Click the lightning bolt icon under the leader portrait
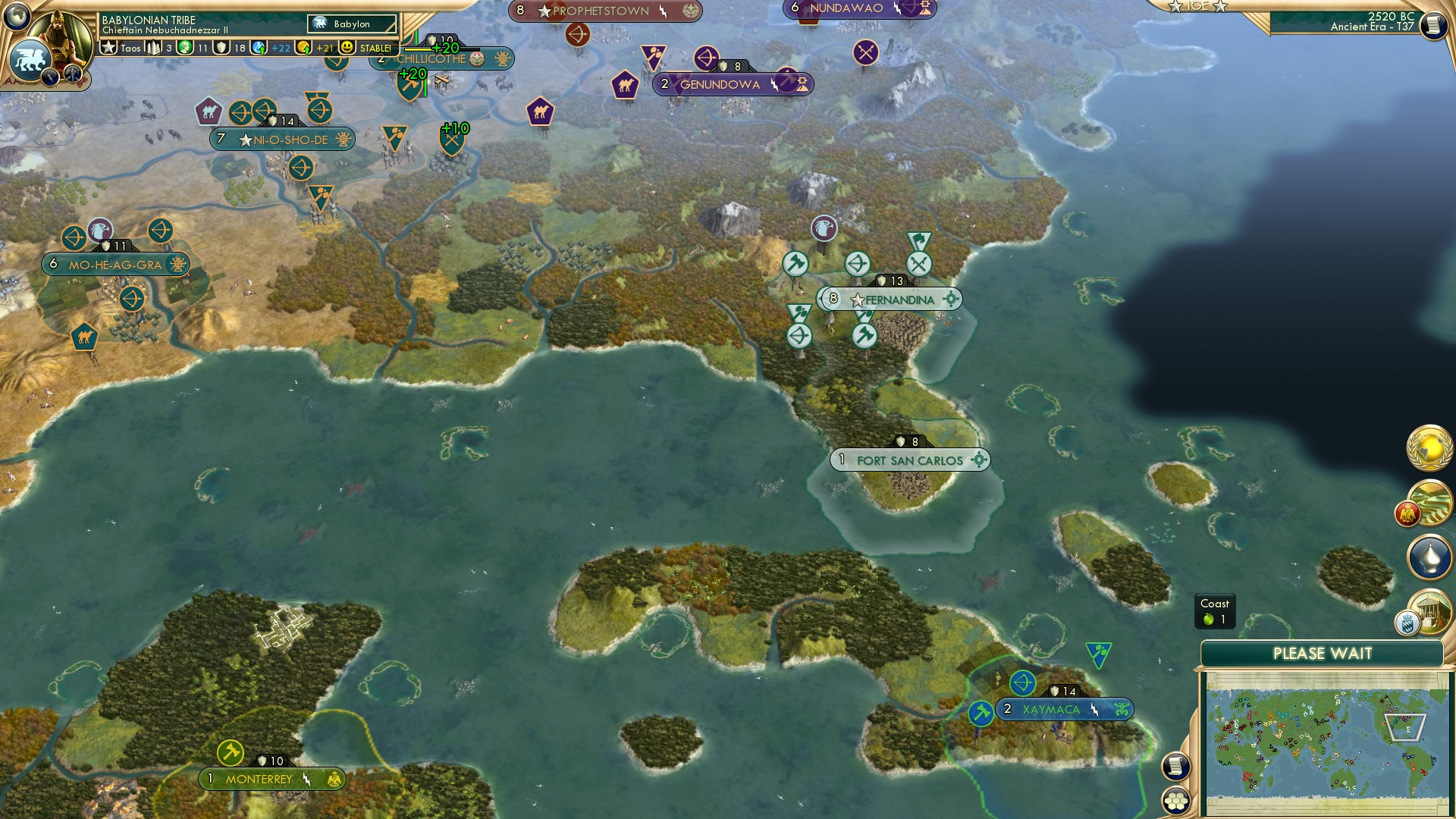 (x=49, y=78)
